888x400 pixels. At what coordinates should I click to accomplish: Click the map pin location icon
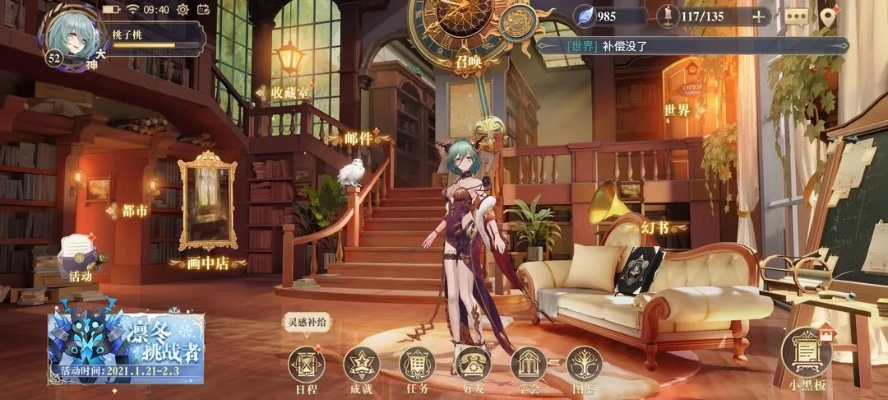[827, 16]
